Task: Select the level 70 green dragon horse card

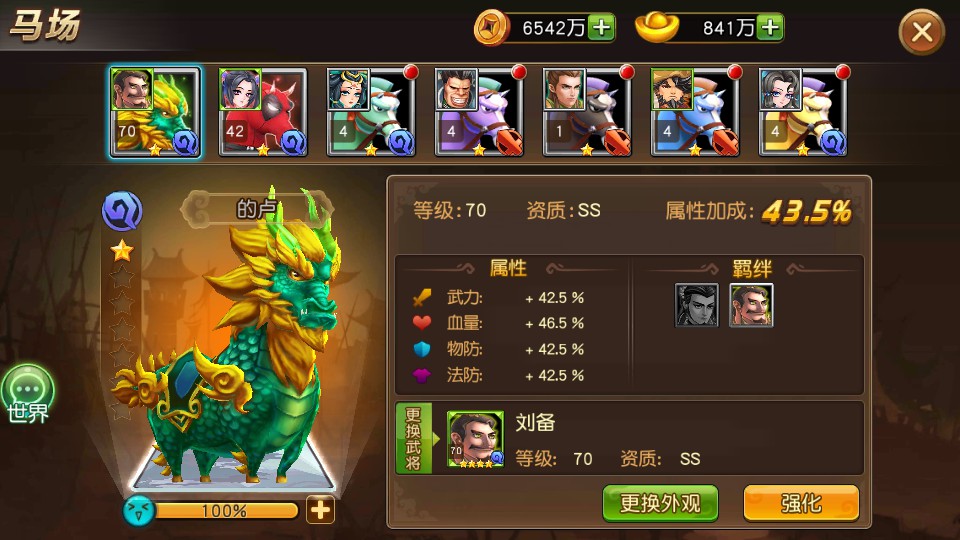Action: (x=155, y=112)
